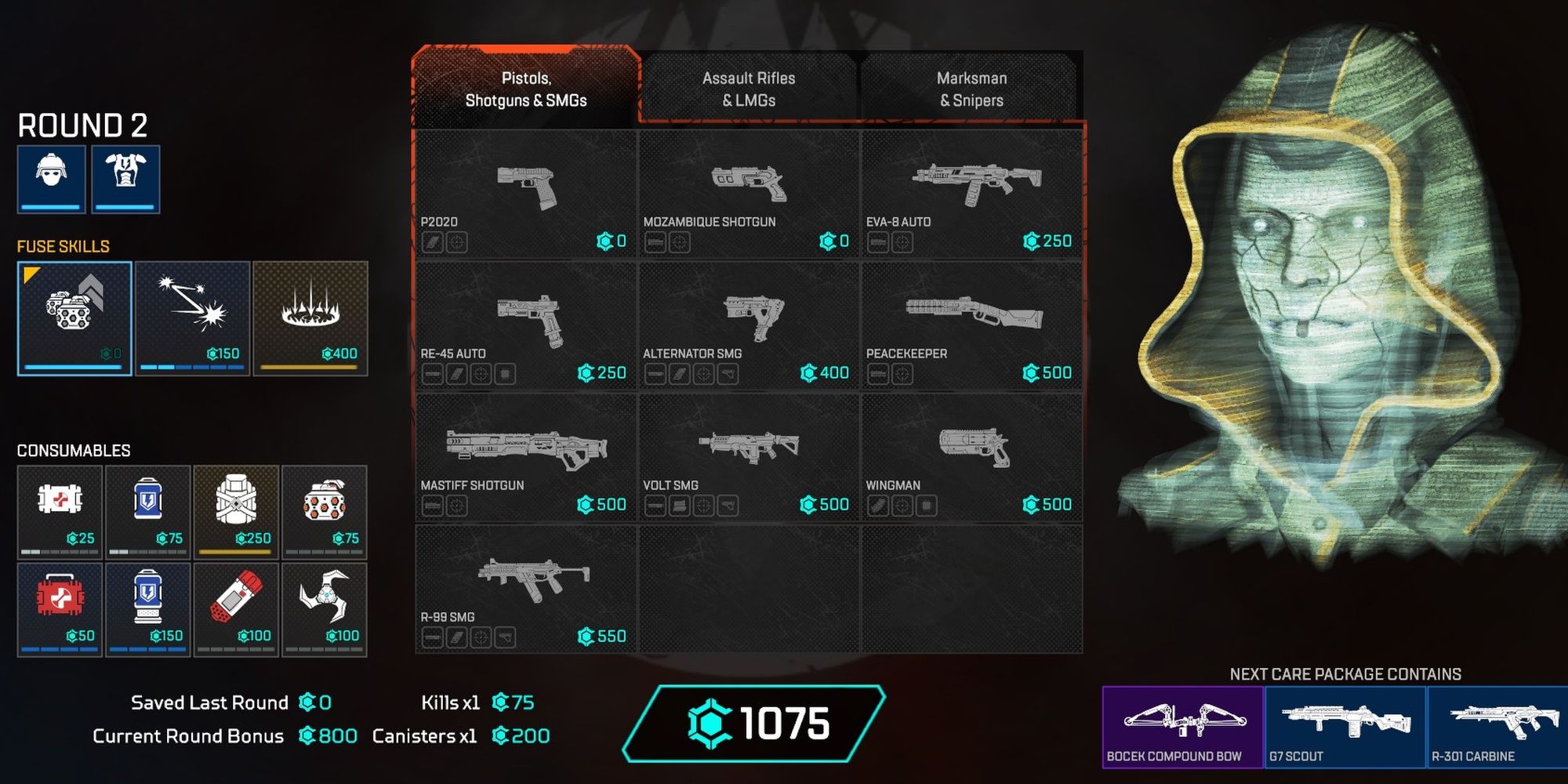Click the helmet icon under Round 2
This screenshot has width=1568, height=784.
click(x=49, y=179)
